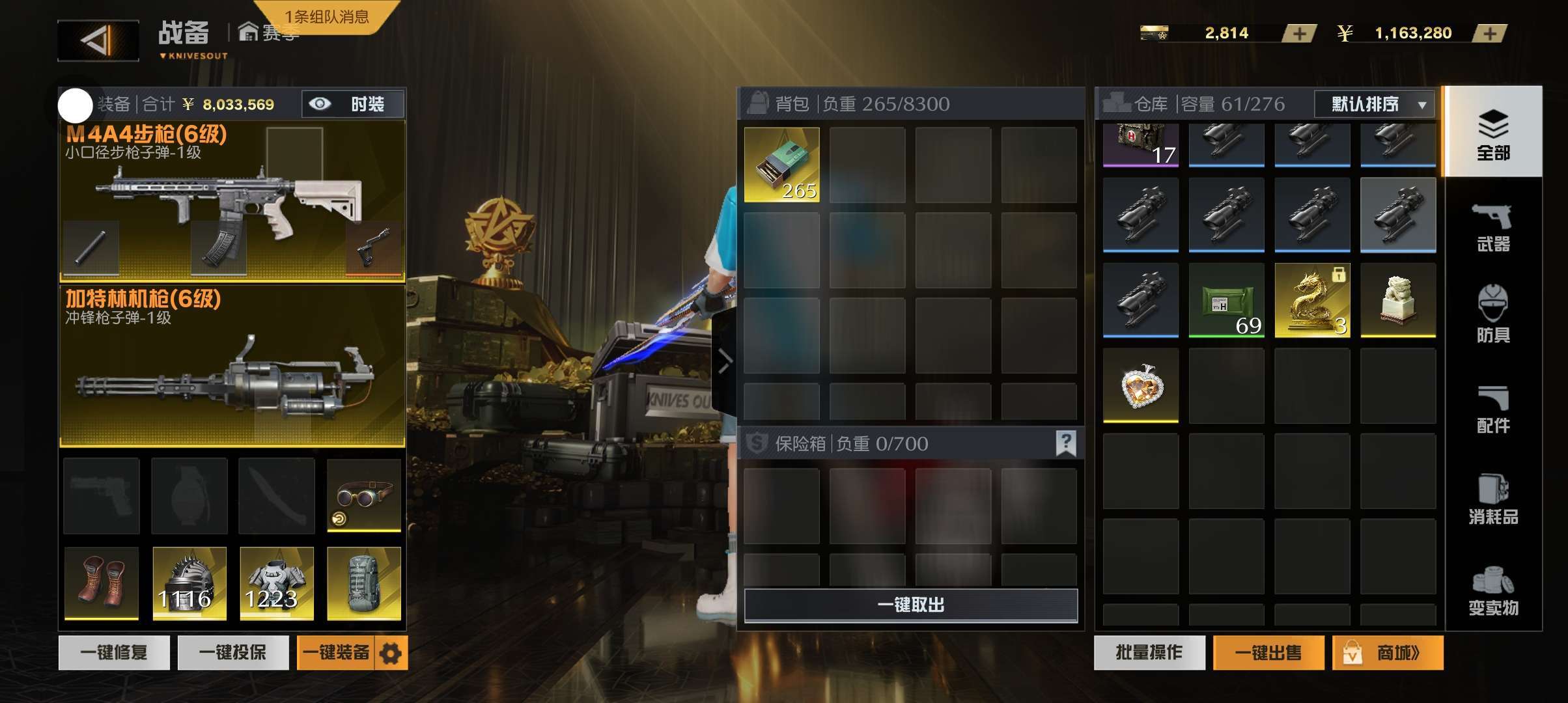This screenshot has width=1568, height=703.
Task: Click the 一键修复 repair button
Action: click(114, 652)
